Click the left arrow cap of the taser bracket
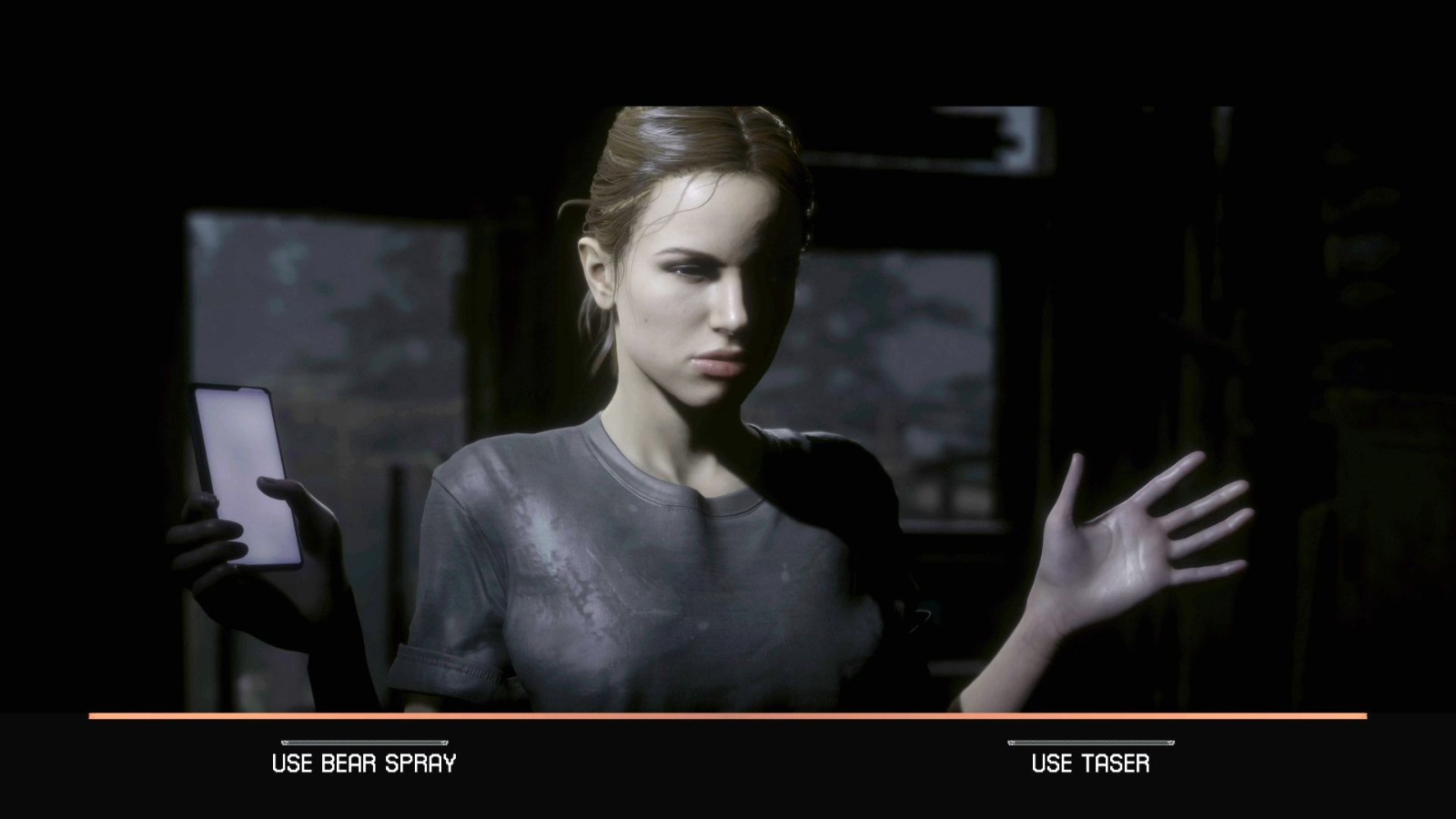Viewport: 1456px width, 819px height. coord(1009,743)
